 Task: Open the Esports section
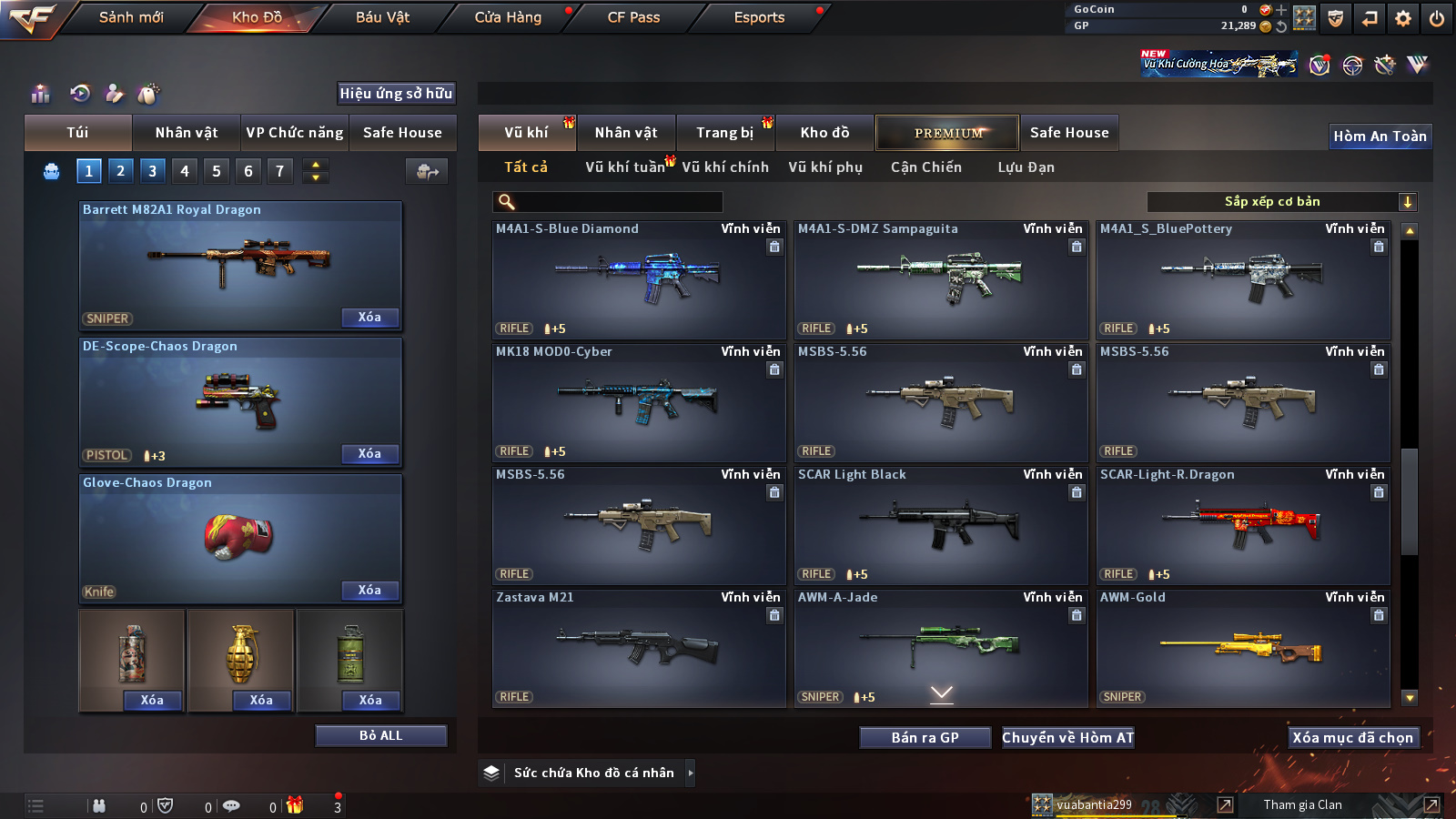[759, 17]
